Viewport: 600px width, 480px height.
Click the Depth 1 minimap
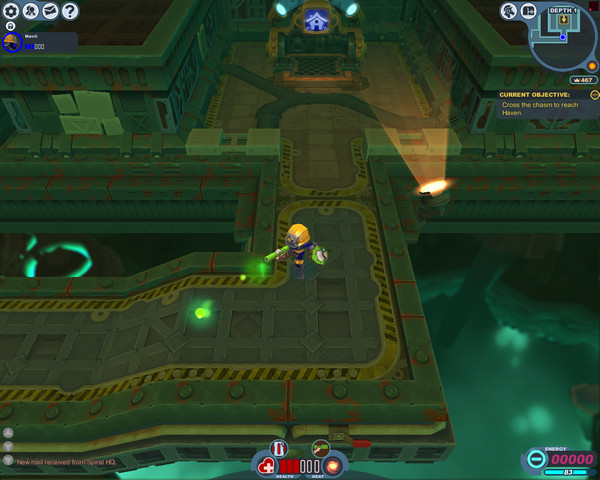pos(565,38)
